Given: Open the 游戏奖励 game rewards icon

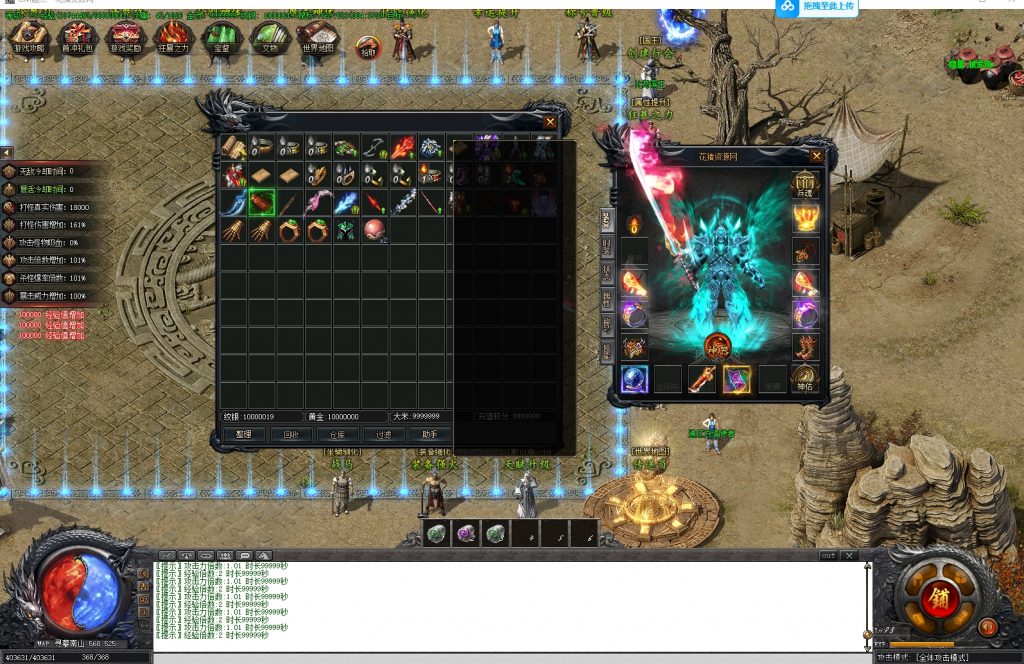Looking at the screenshot, I should pos(125,38).
